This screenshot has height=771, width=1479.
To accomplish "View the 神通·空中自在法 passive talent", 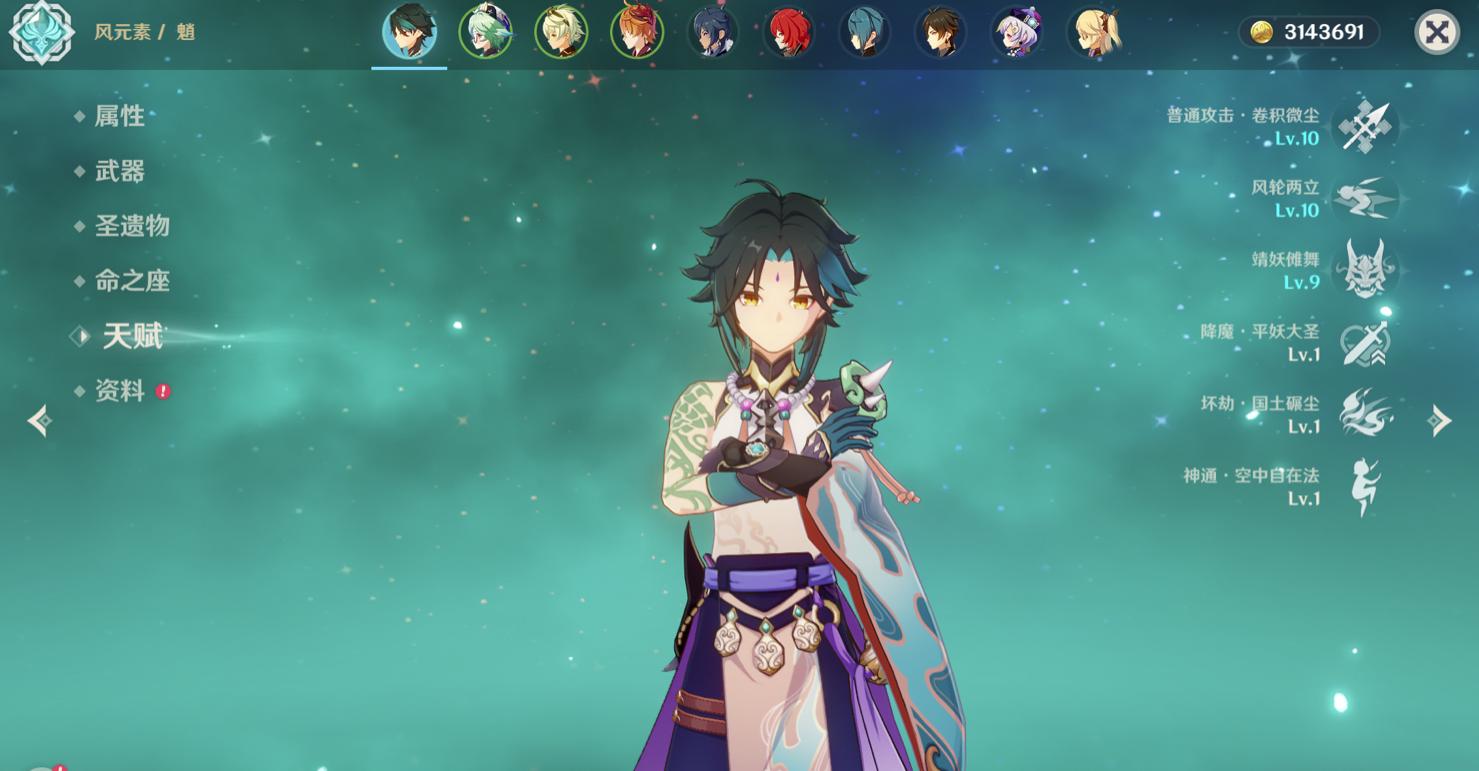I will coord(1365,487).
